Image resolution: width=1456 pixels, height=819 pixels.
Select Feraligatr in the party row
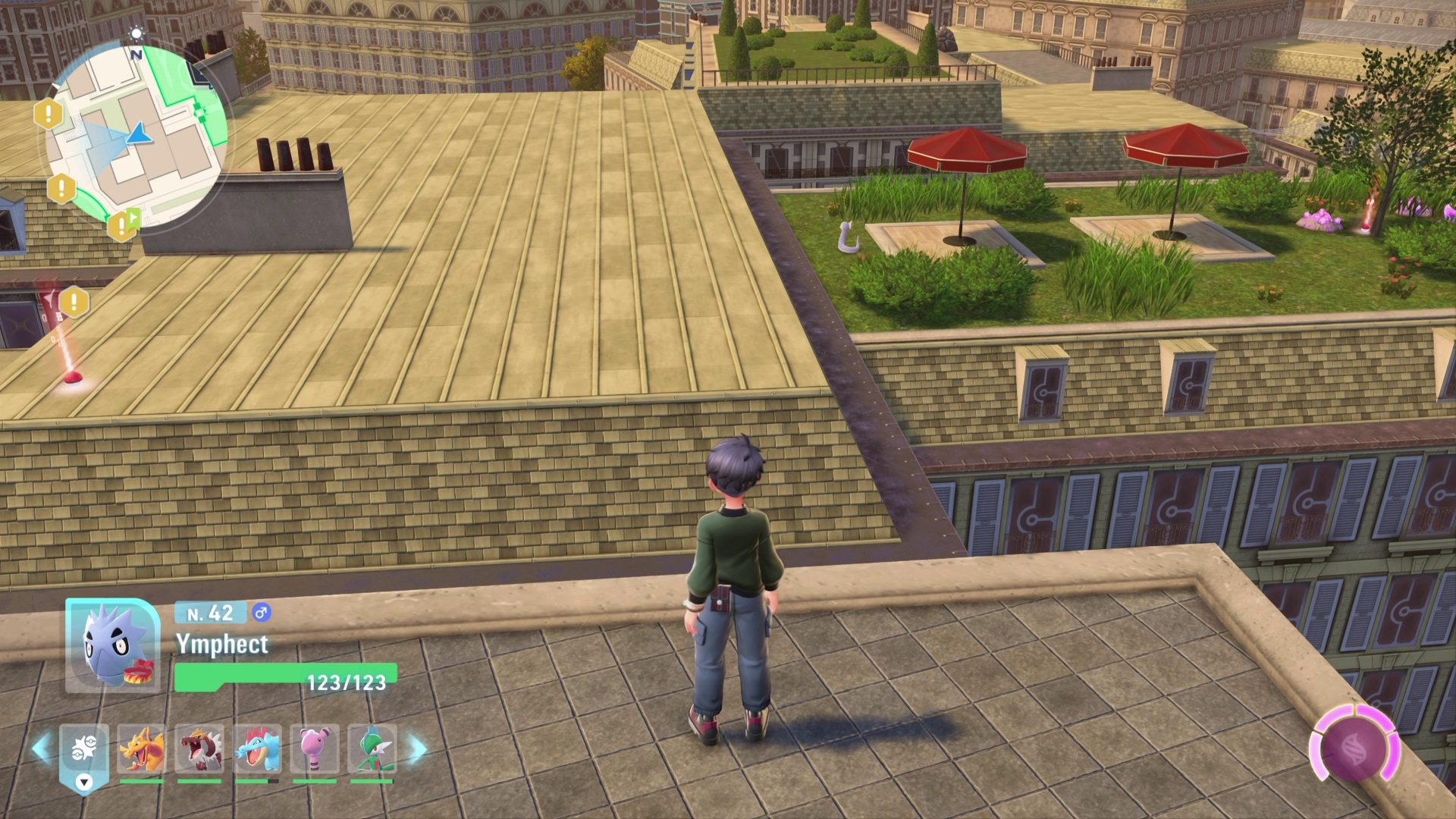point(257,749)
